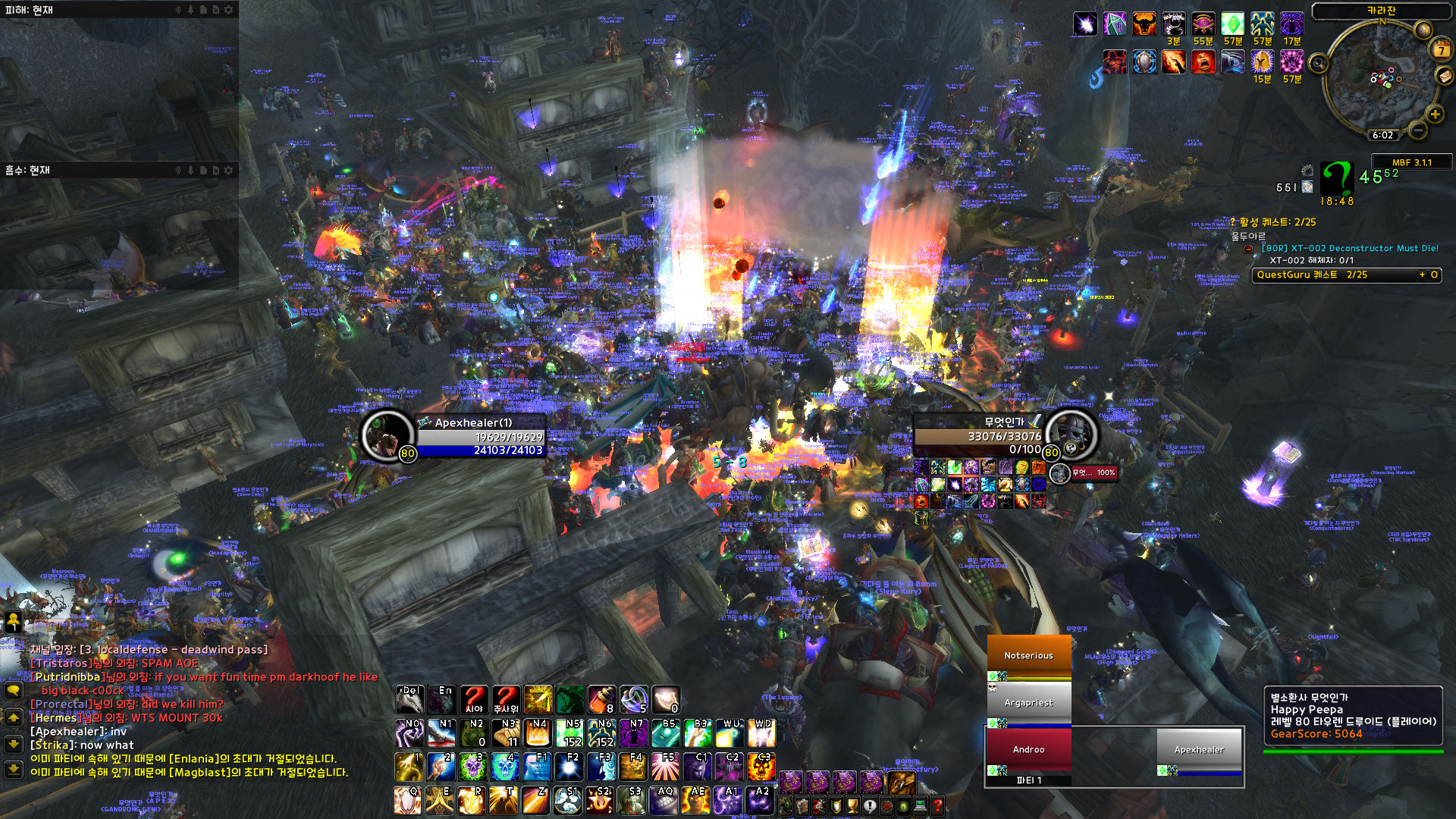
Task: Activate the F2 bright star spell
Action: click(x=569, y=766)
